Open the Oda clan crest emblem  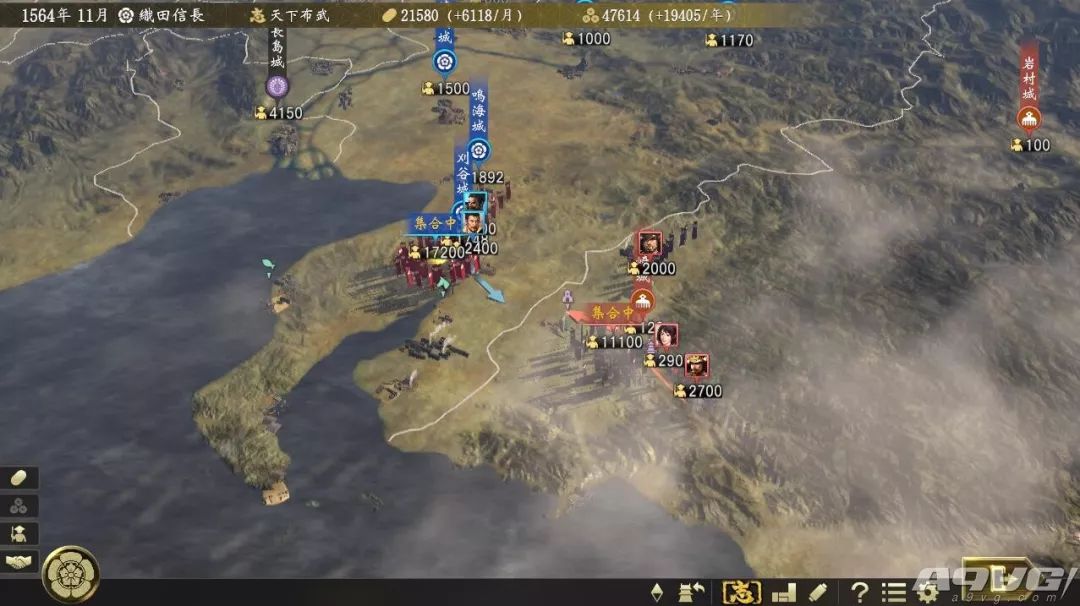[x=70, y=572]
